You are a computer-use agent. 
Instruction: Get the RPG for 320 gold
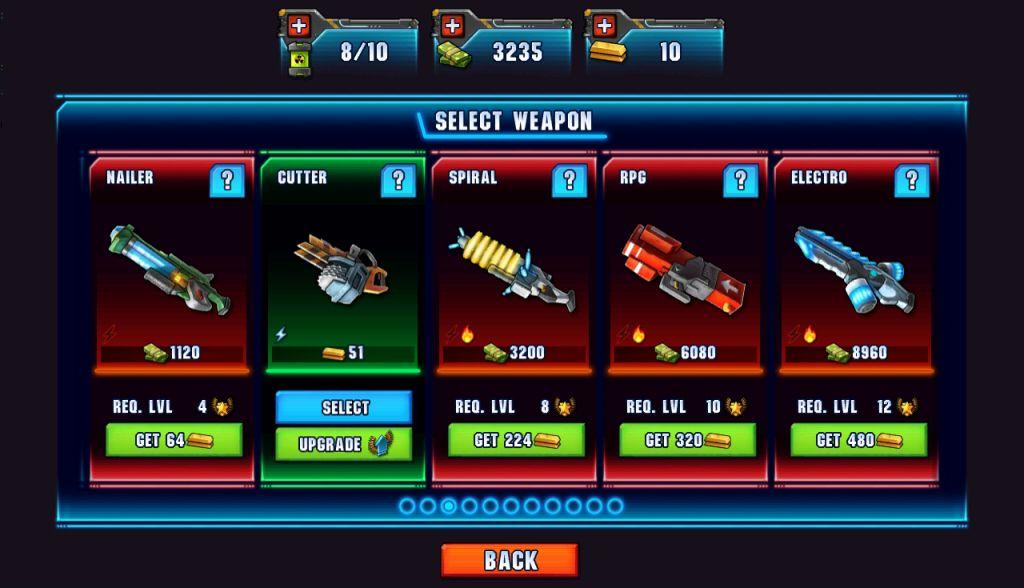(x=687, y=440)
